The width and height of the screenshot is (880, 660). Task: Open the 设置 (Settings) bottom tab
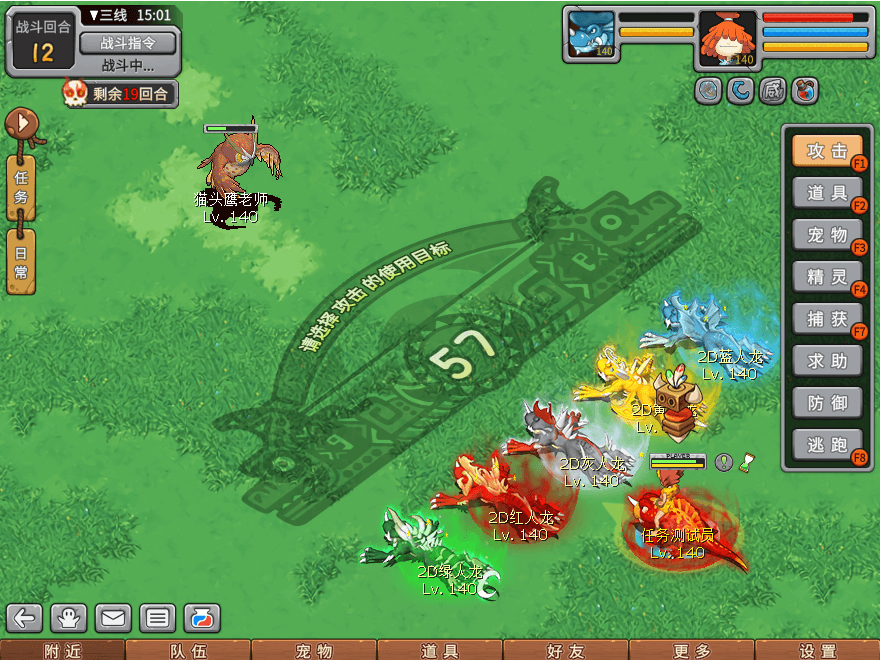817,651
